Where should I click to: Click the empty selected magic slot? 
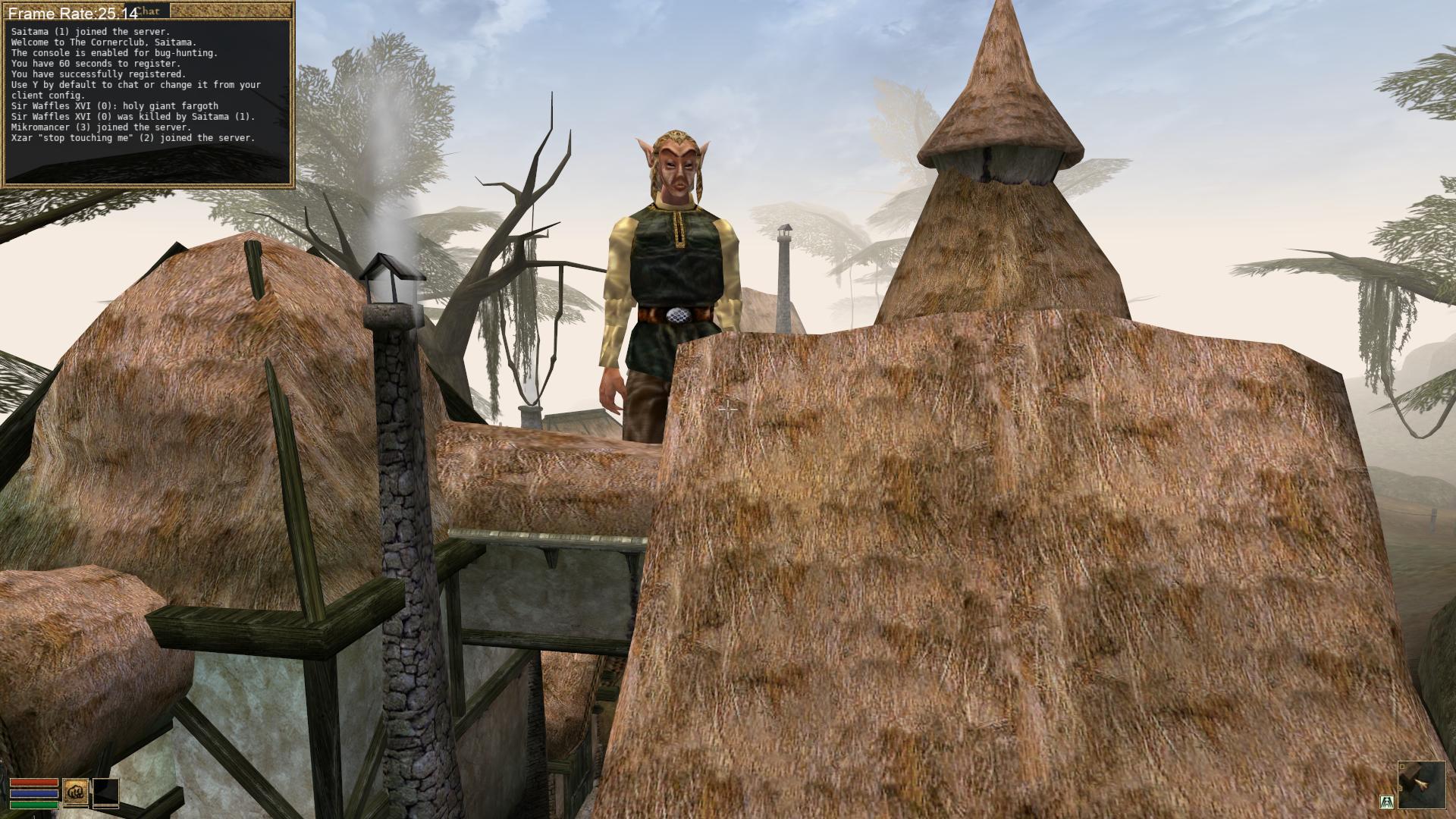(x=106, y=791)
